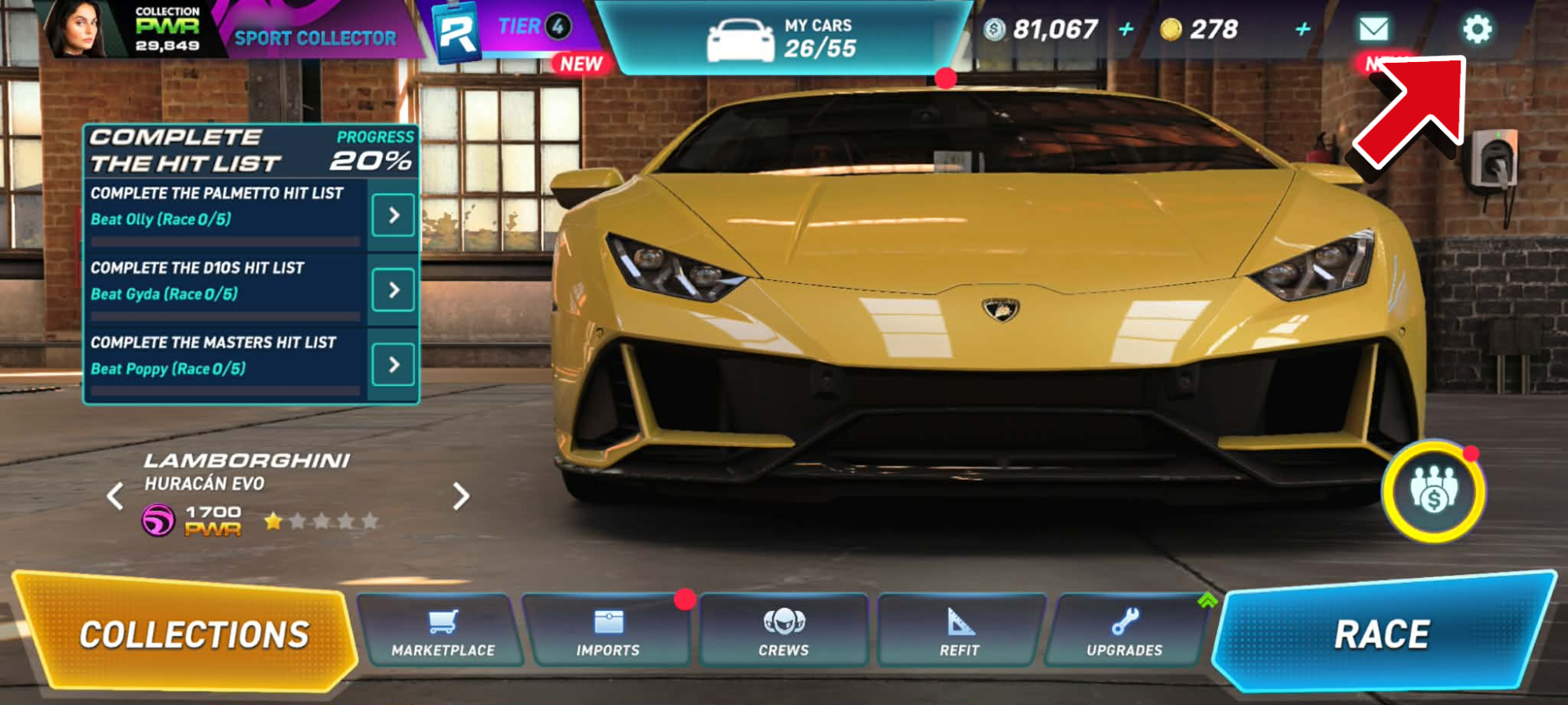The image size is (1568, 705).
Task: Open the crew earnings round icon
Action: click(1433, 492)
